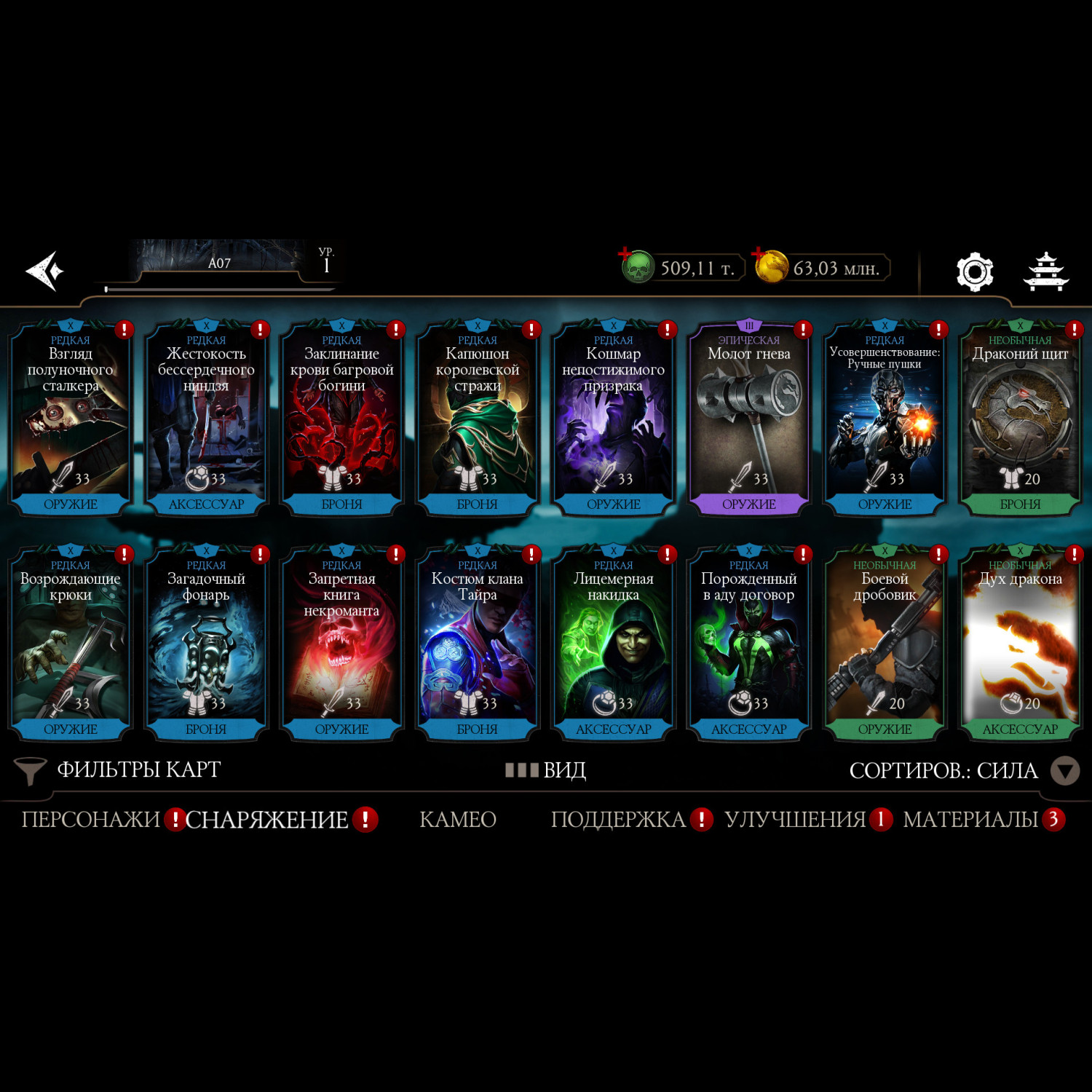Select the Молот гнева epic weapon card
This screenshot has height=1092, width=1092.
pyautogui.click(x=748, y=419)
